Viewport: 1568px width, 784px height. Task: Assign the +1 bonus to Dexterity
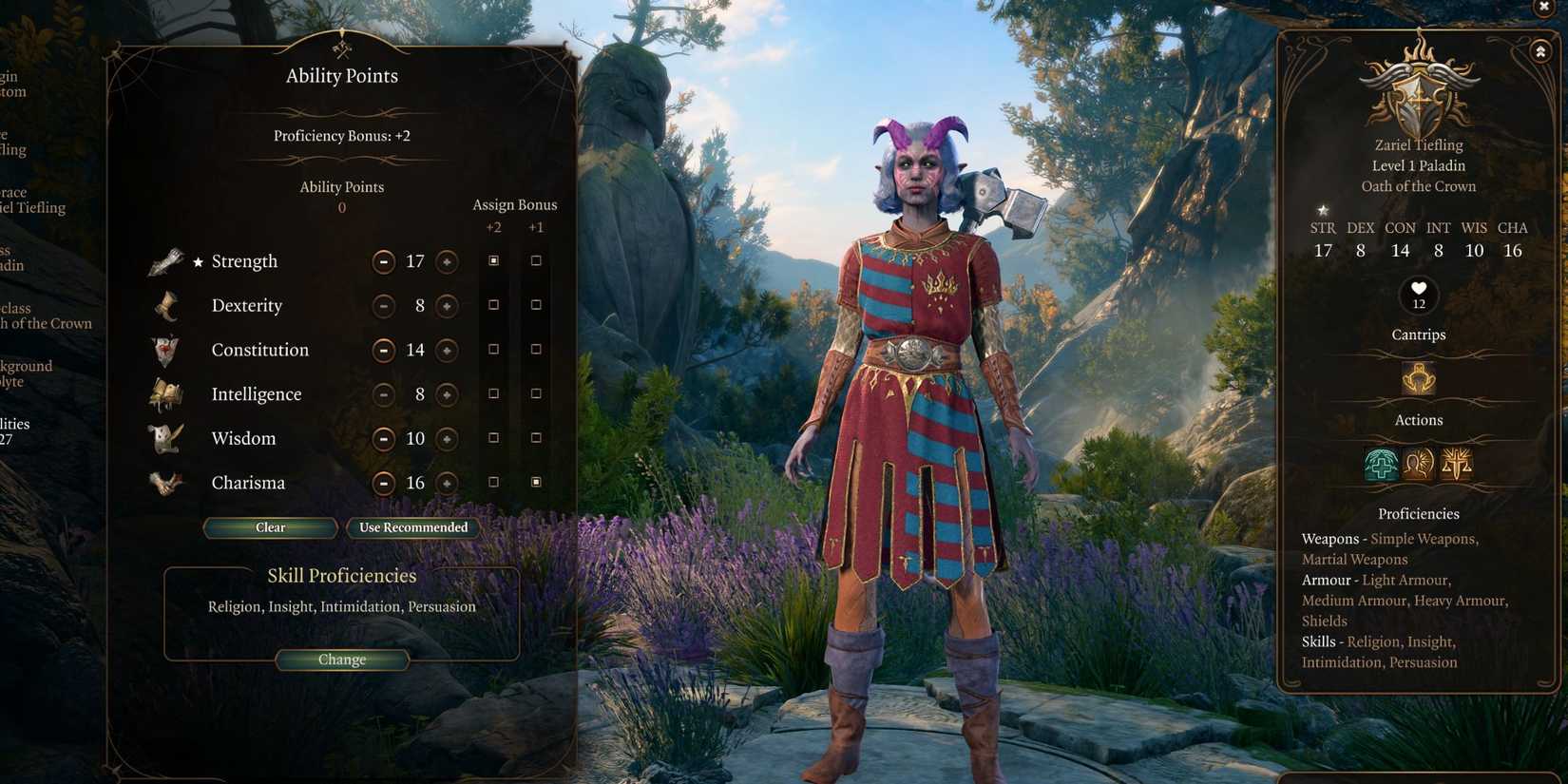[536, 305]
